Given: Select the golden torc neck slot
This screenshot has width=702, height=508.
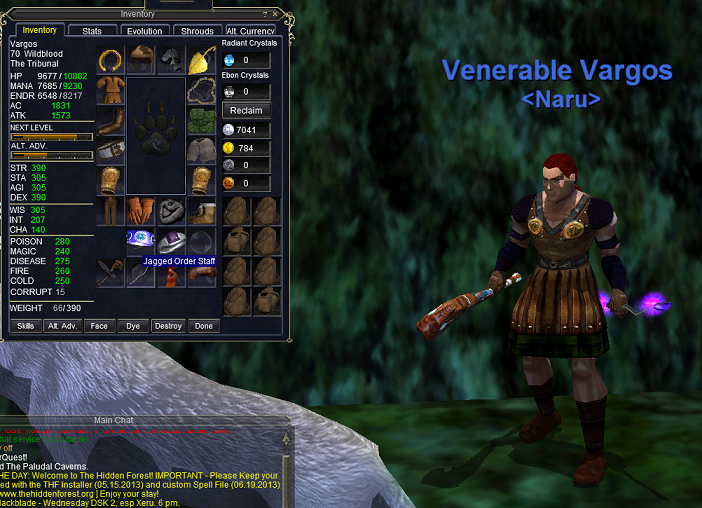Looking at the screenshot, I should [x=111, y=60].
